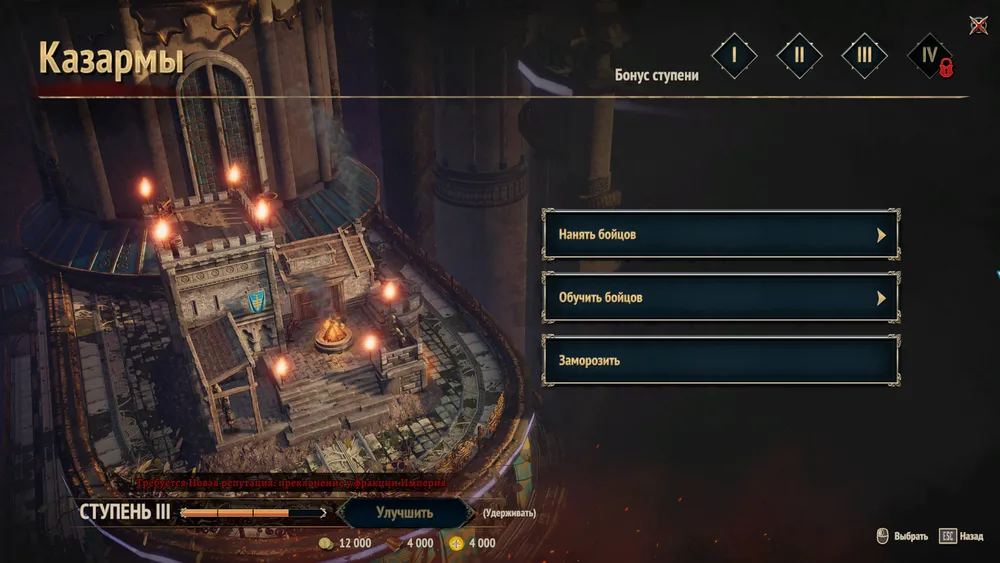Click the crossed-out icon in top corner

tap(979, 26)
